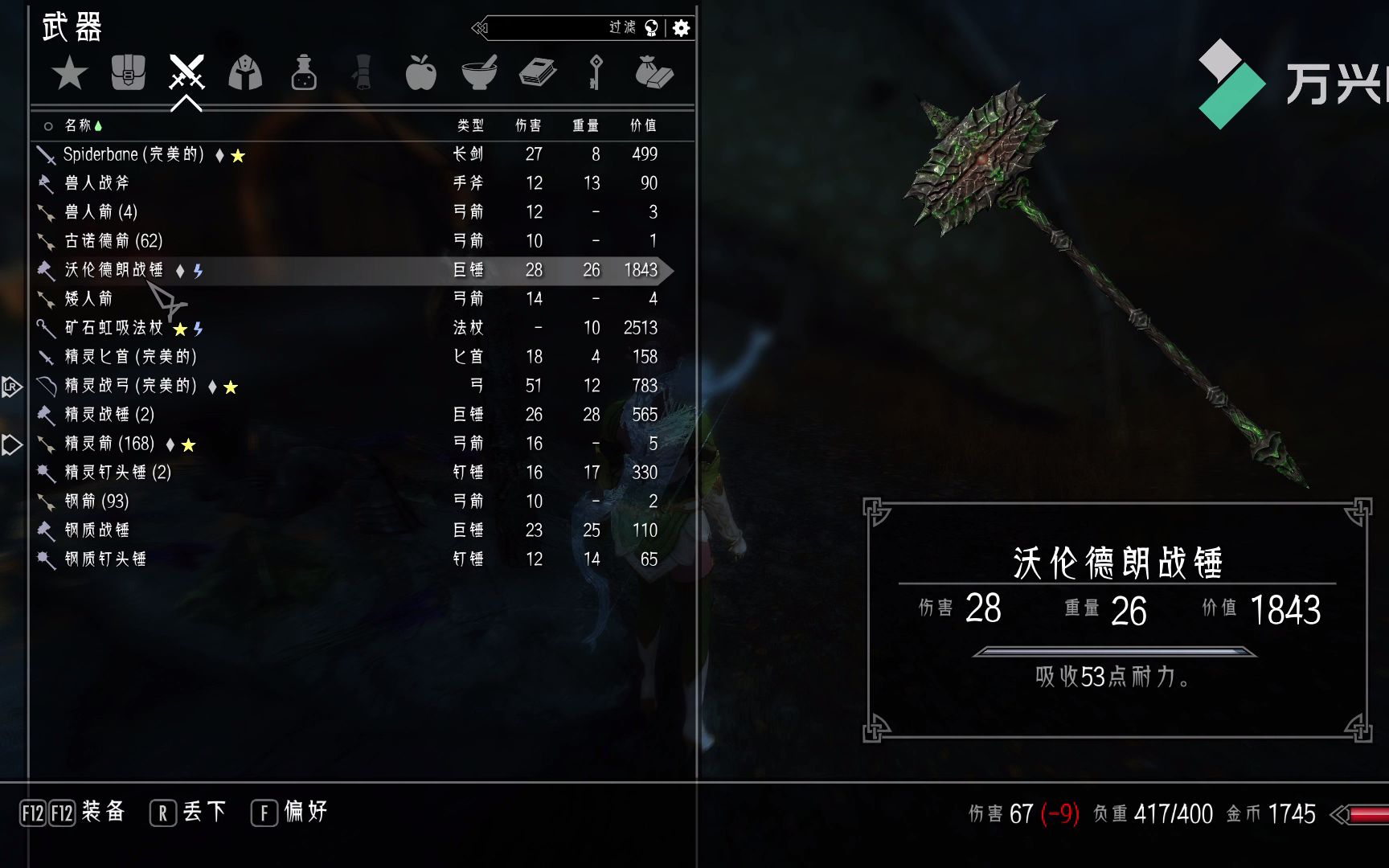
Task: Switch to the Books category tab
Action: tap(537, 73)
